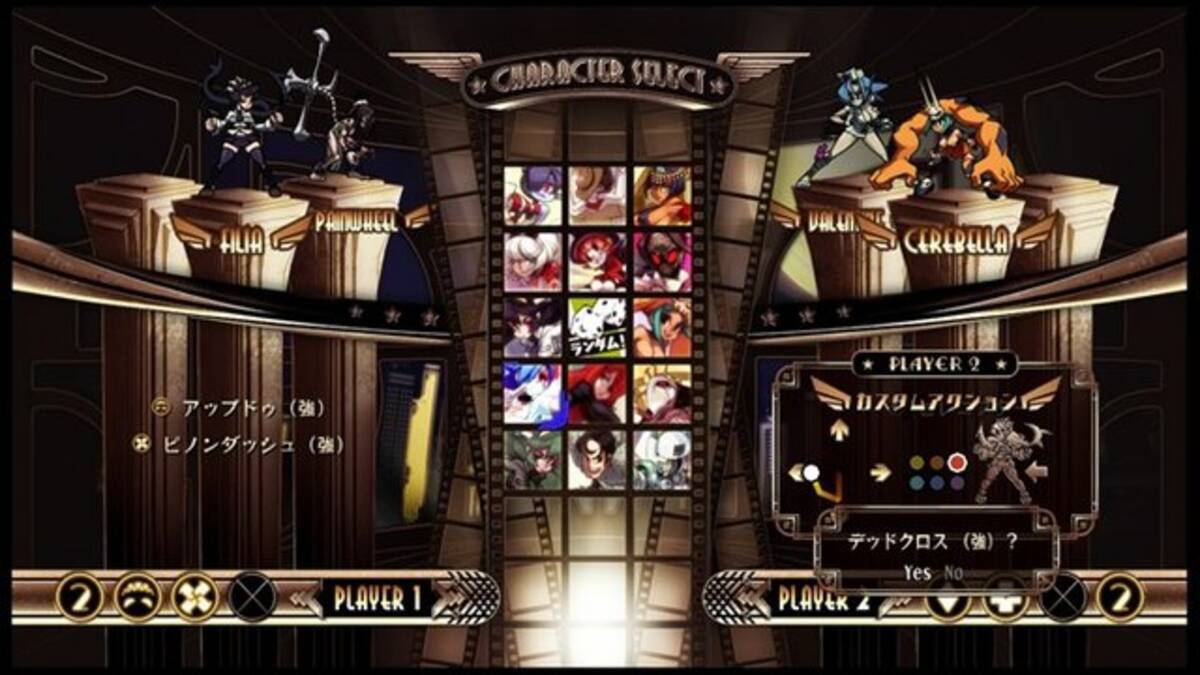Click the cross-shaped icon left of Player 1
This screenshot has width=1200, height=675.
point(196,599)
